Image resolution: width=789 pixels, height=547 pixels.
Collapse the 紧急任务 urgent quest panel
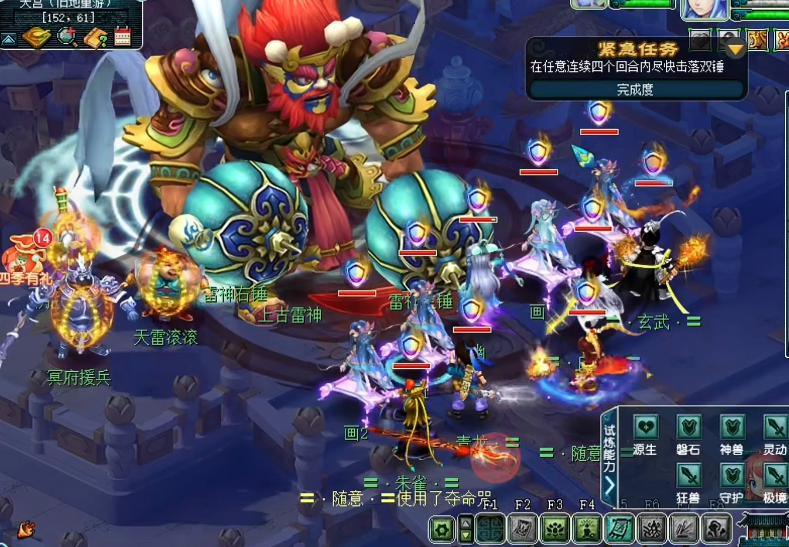tap(736, 49)
